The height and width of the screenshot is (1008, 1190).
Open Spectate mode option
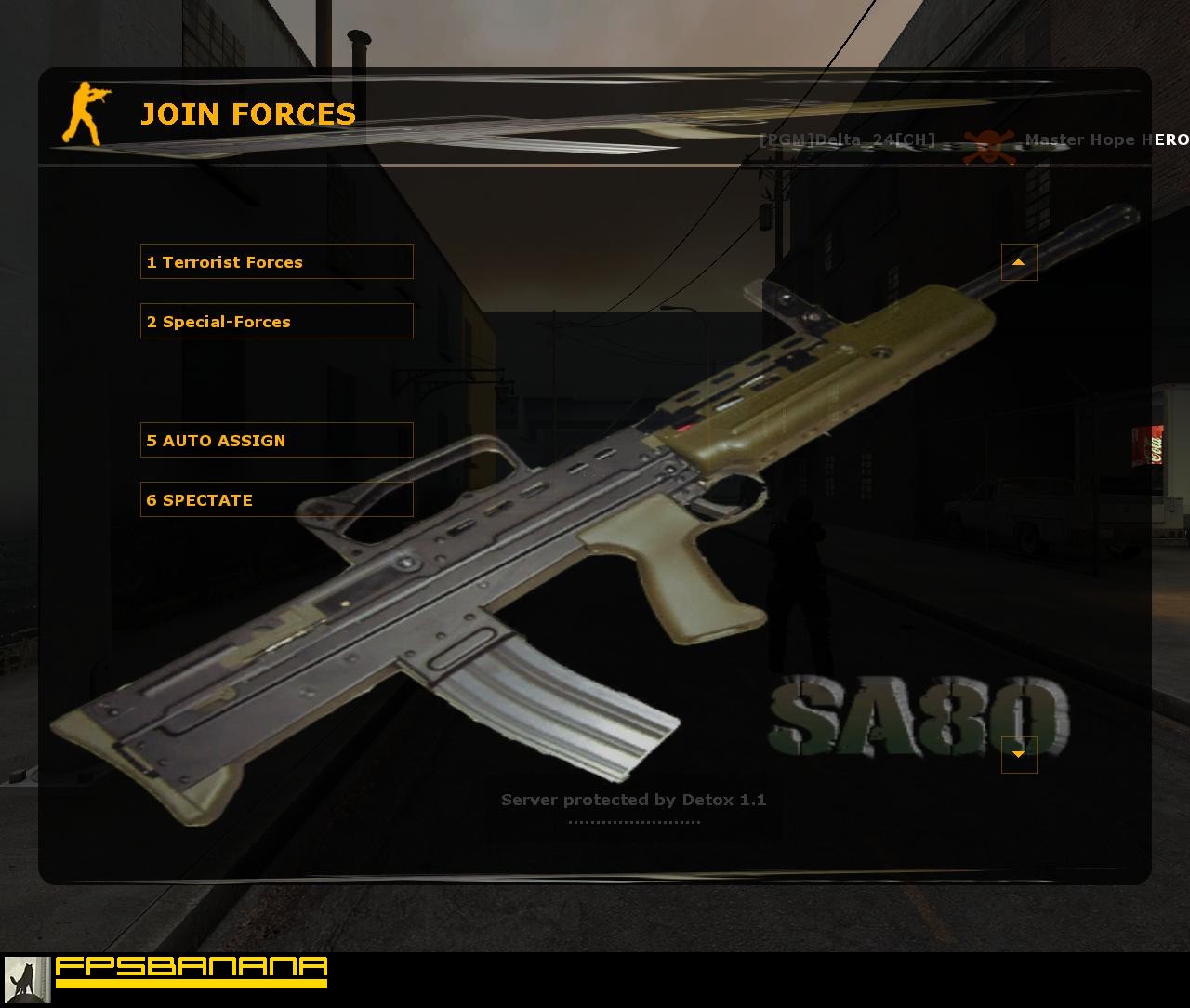click(276, 499)
